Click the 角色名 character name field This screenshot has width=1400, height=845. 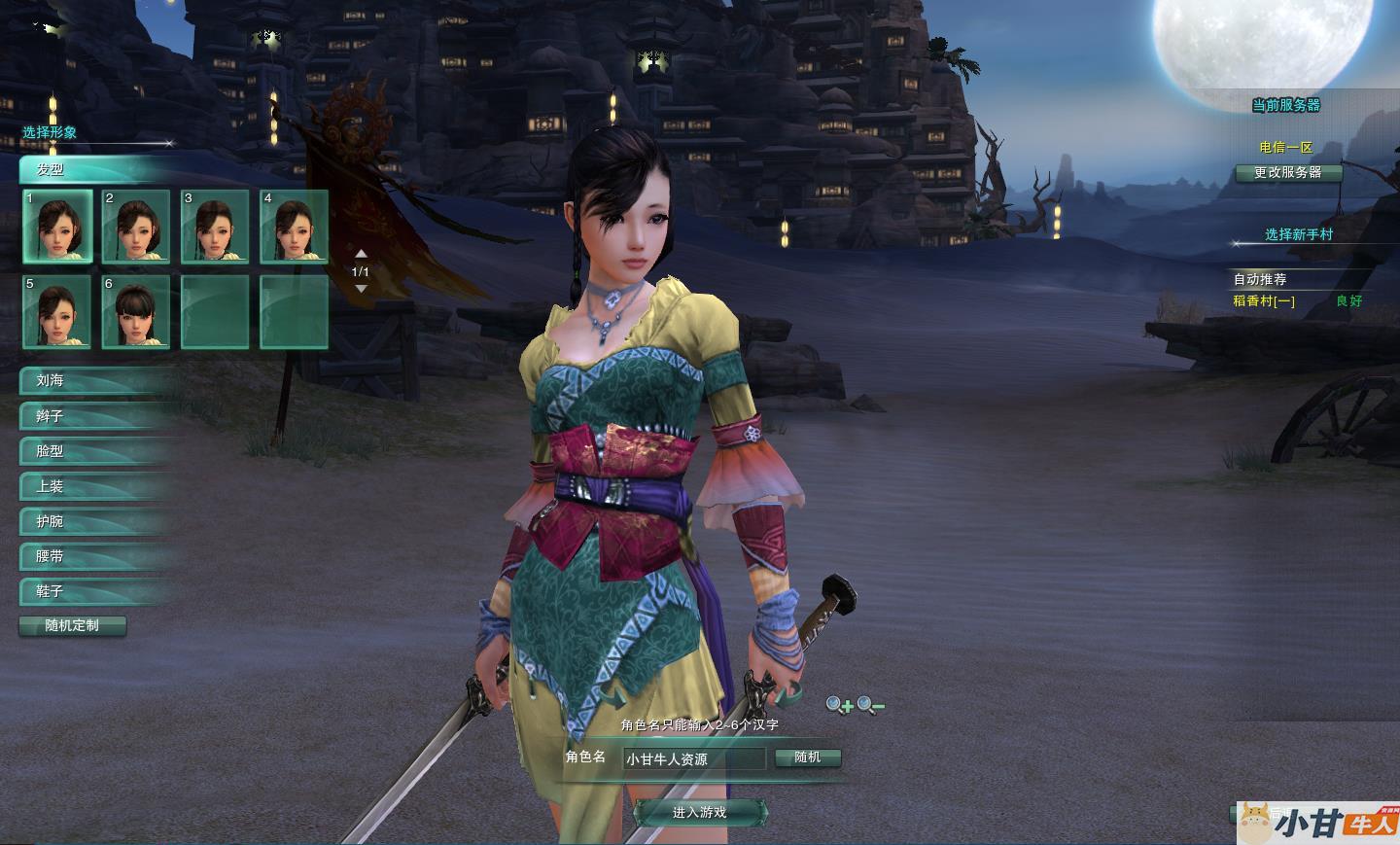(694, 758)
